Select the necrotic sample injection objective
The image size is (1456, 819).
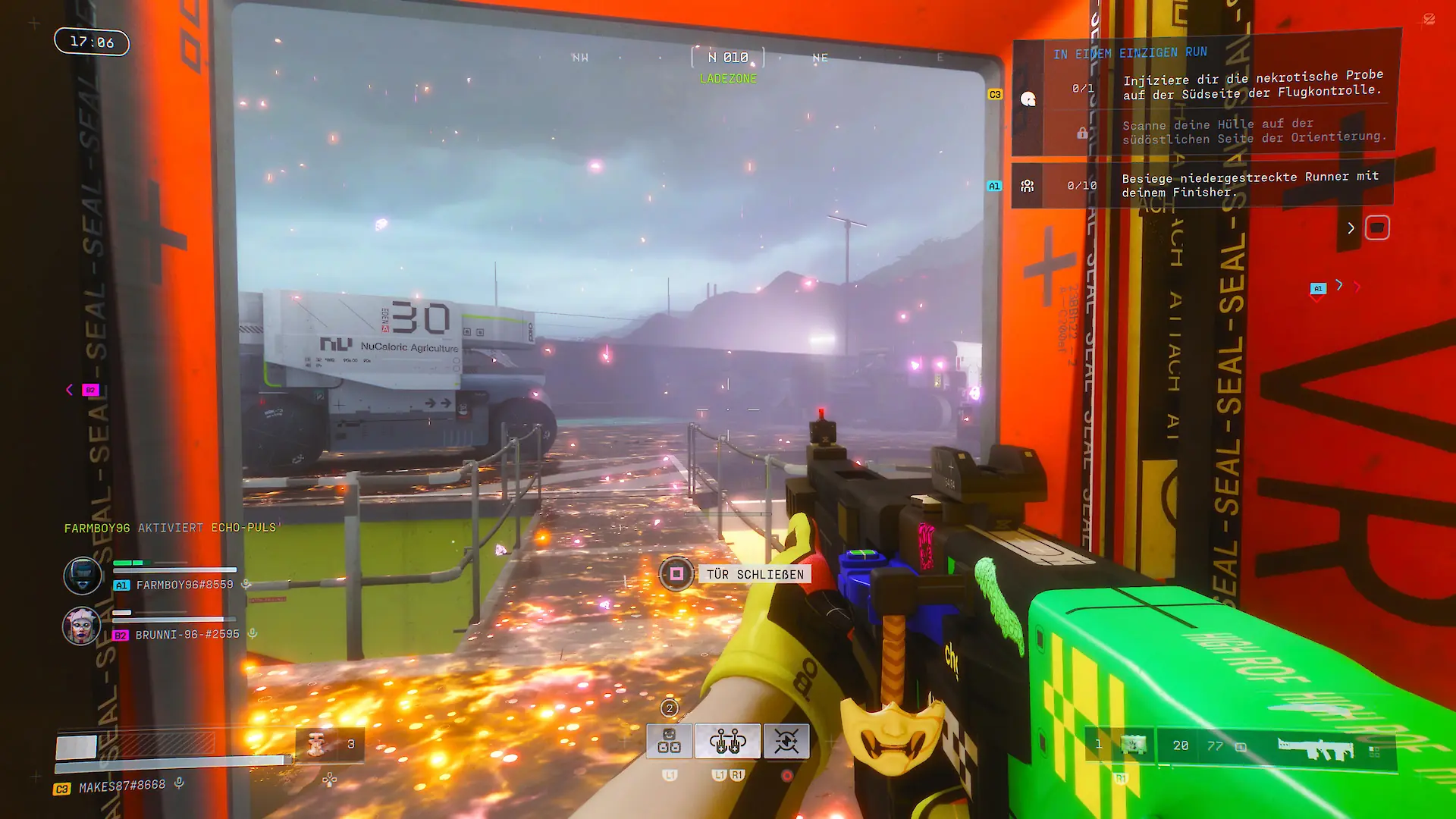[x=1251, y=84]
